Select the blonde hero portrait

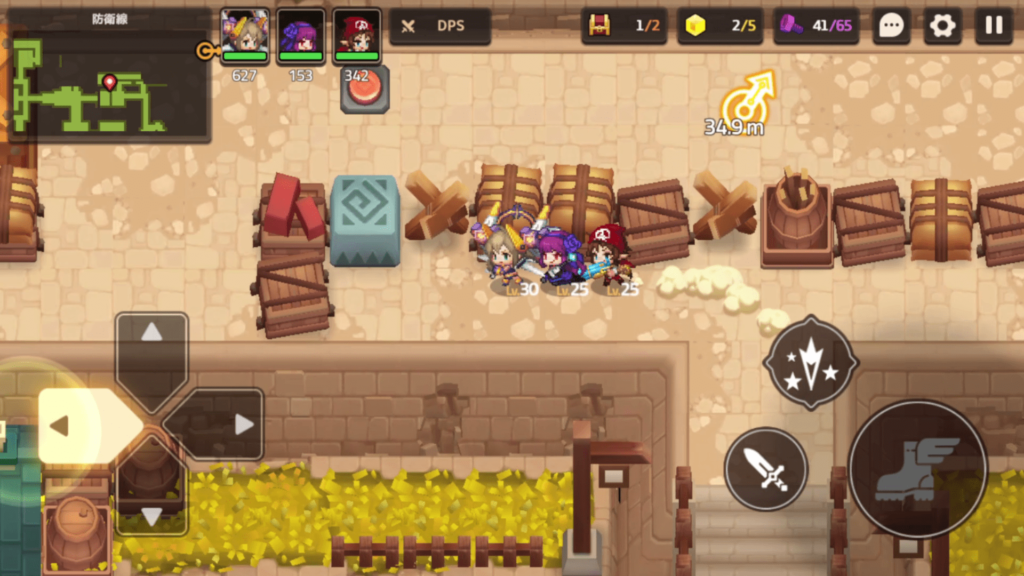pos(245,36)
